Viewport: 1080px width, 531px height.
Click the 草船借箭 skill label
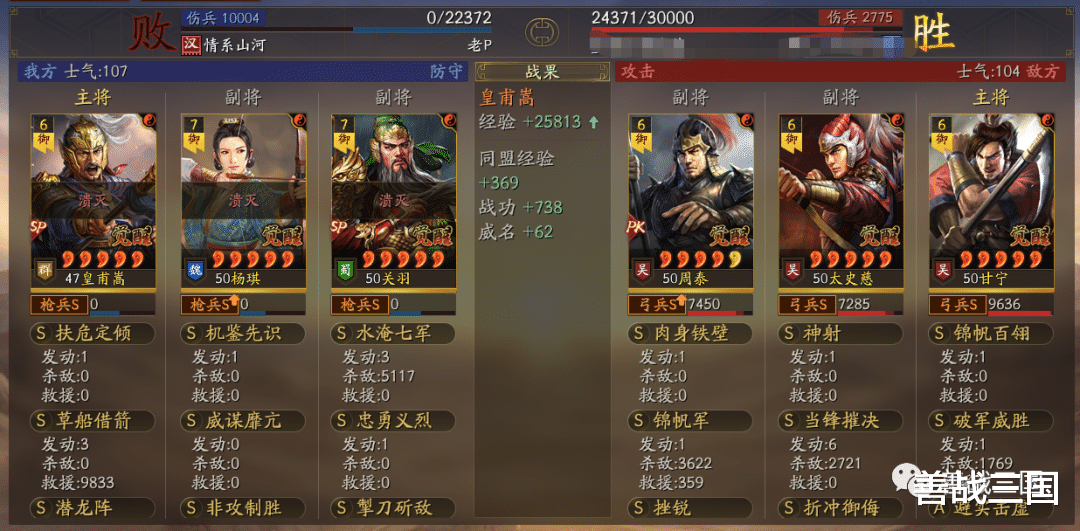(92, 421)
